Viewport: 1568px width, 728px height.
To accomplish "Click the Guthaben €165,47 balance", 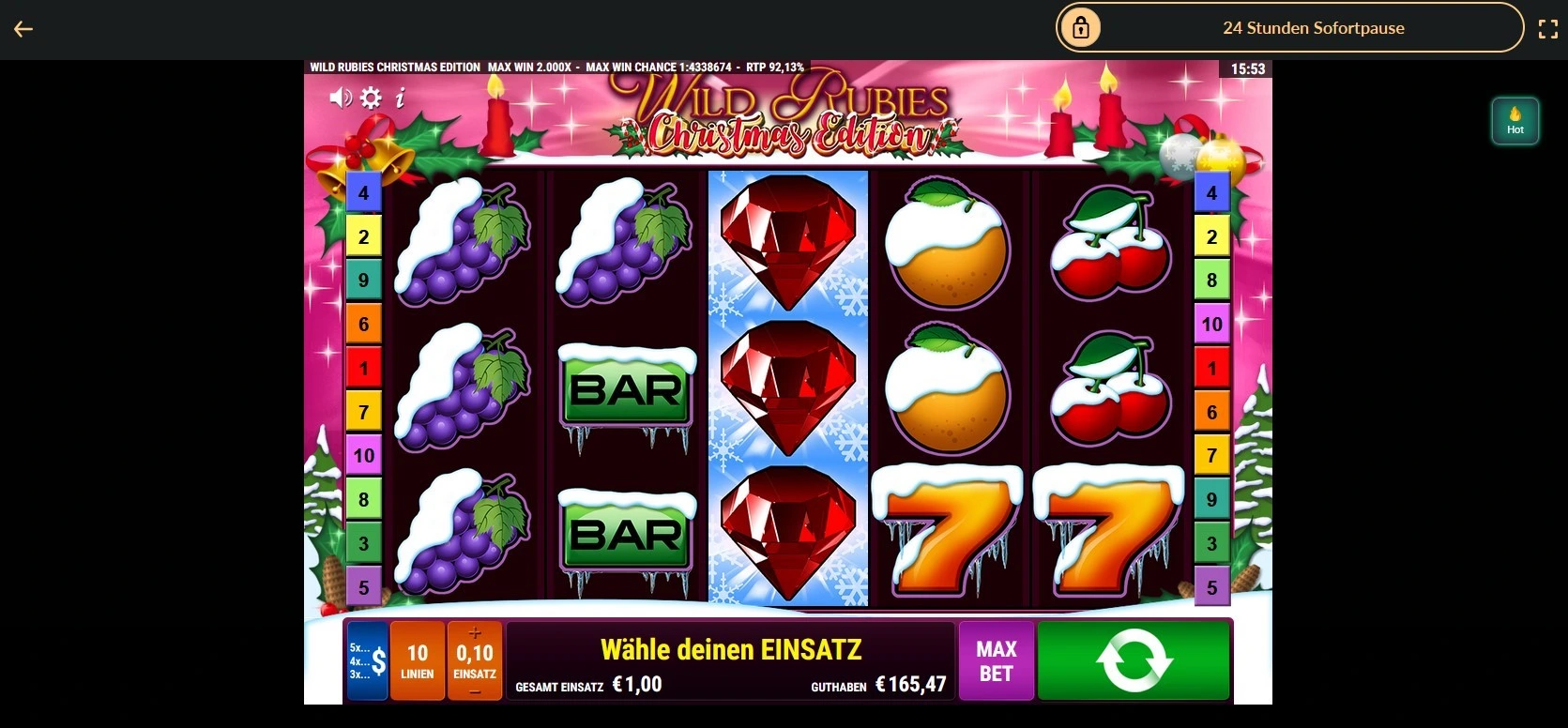I will [879, 685].
